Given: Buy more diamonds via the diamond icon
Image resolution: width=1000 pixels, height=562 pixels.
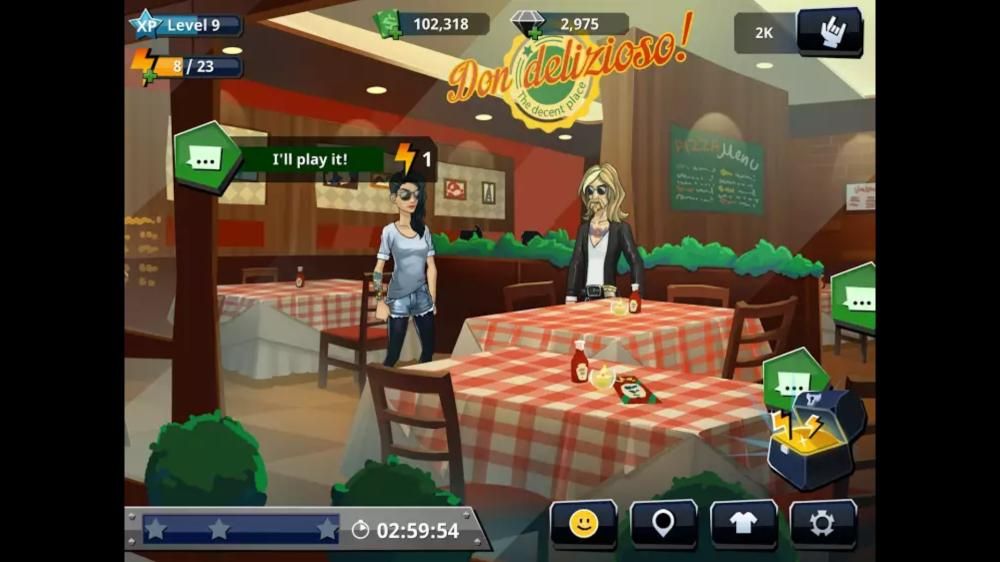Looking at the screenshot, I should pos(526,24).
